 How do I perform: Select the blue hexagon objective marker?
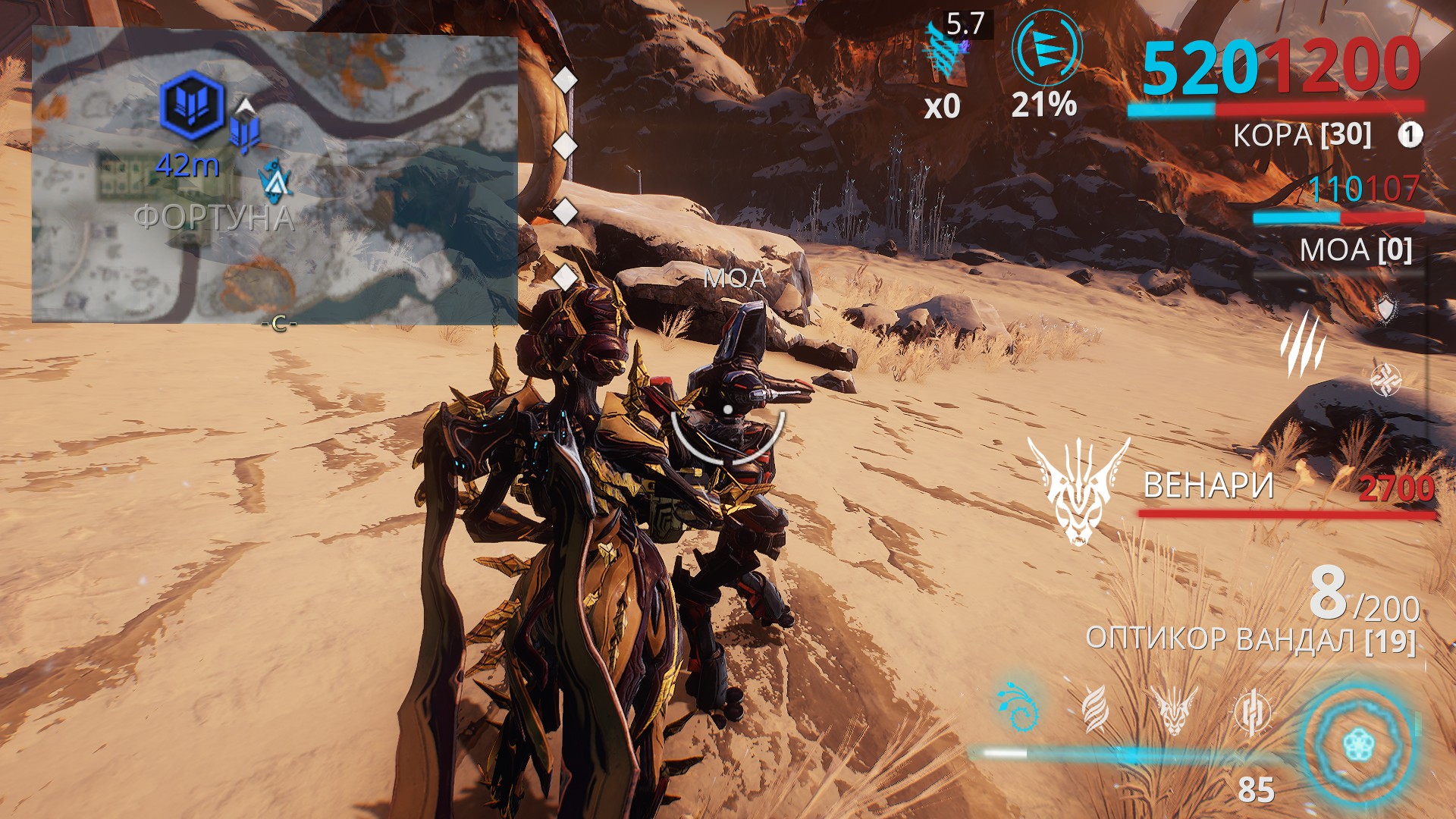[193, 105]
